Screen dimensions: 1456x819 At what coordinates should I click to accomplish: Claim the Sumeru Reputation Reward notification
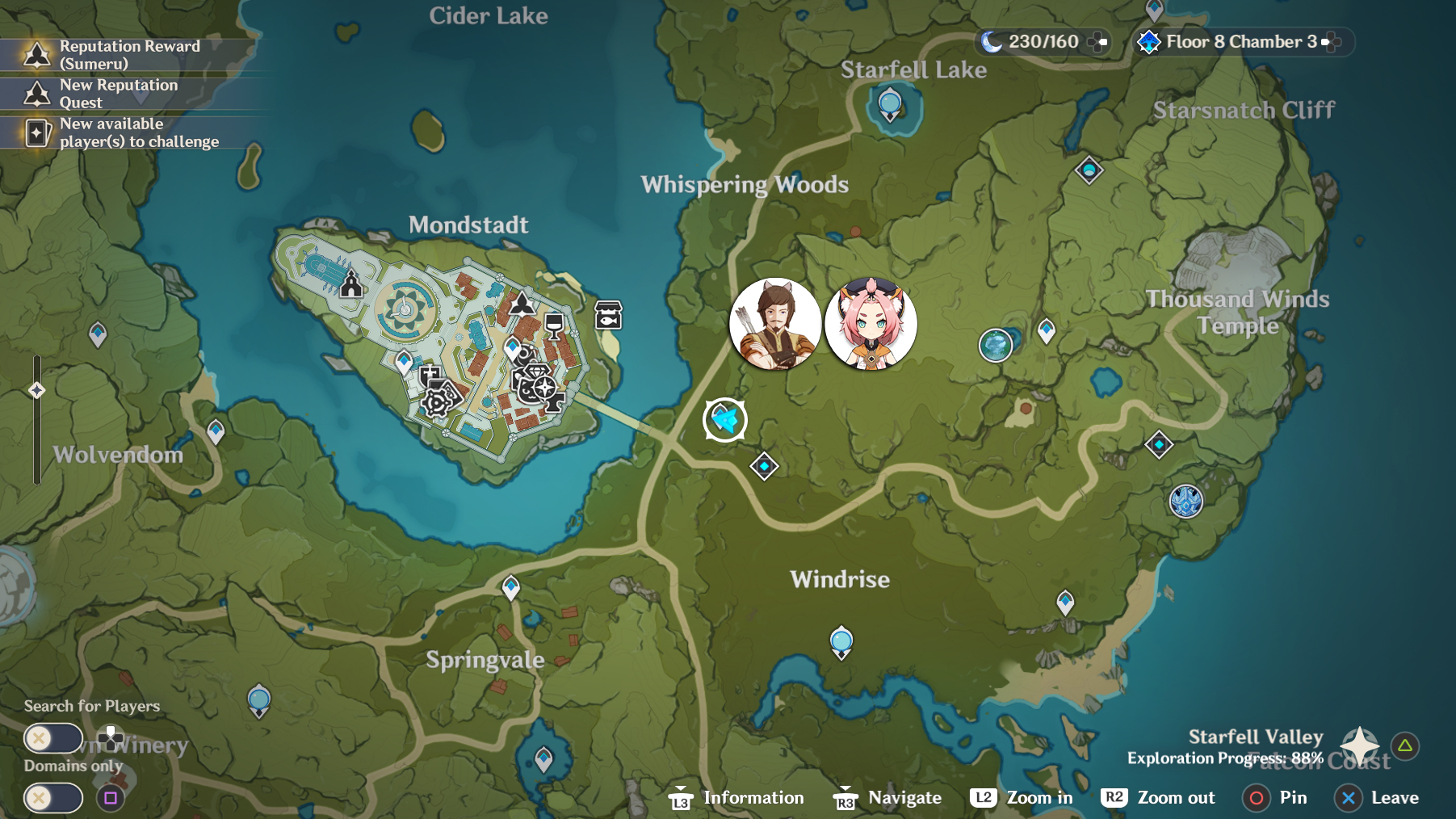(121, 54)
